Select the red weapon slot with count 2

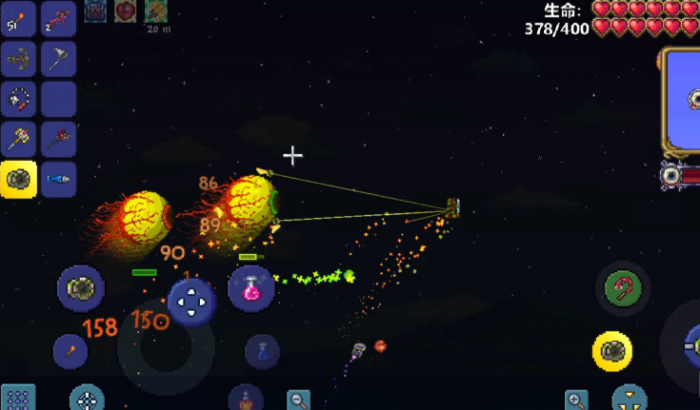point(59,19)
